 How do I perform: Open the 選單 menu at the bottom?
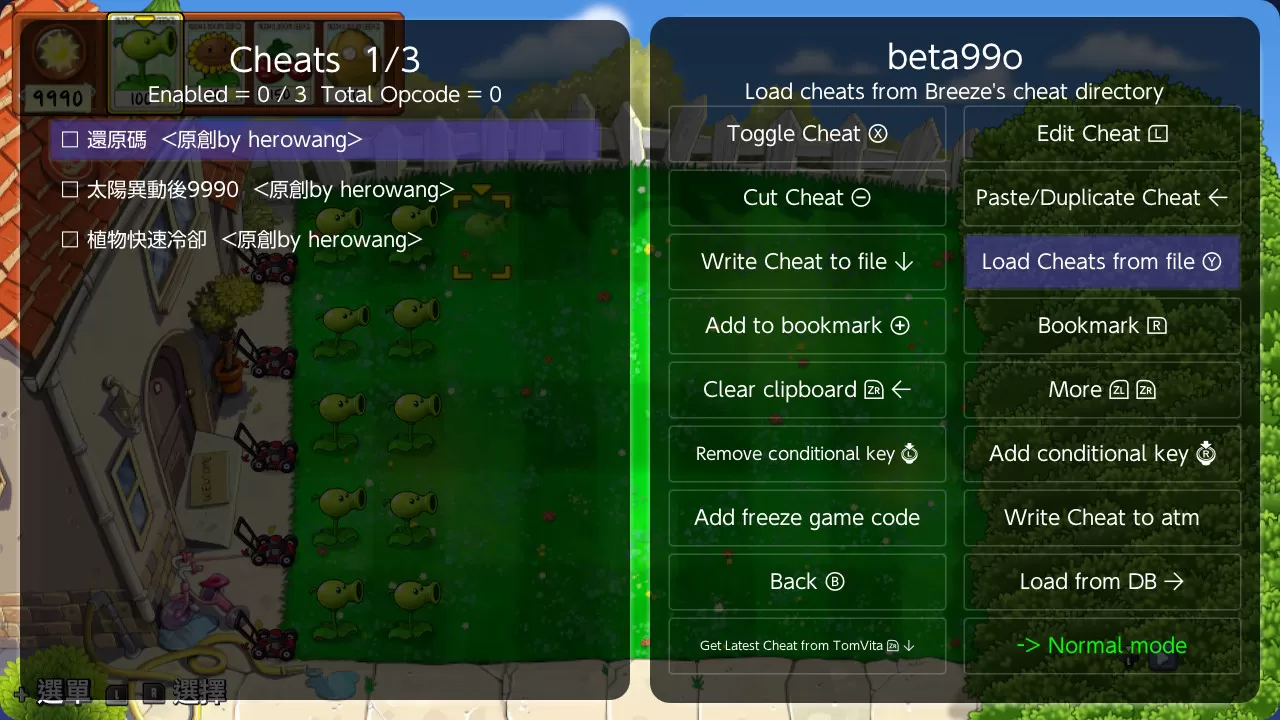pos(62,691)
